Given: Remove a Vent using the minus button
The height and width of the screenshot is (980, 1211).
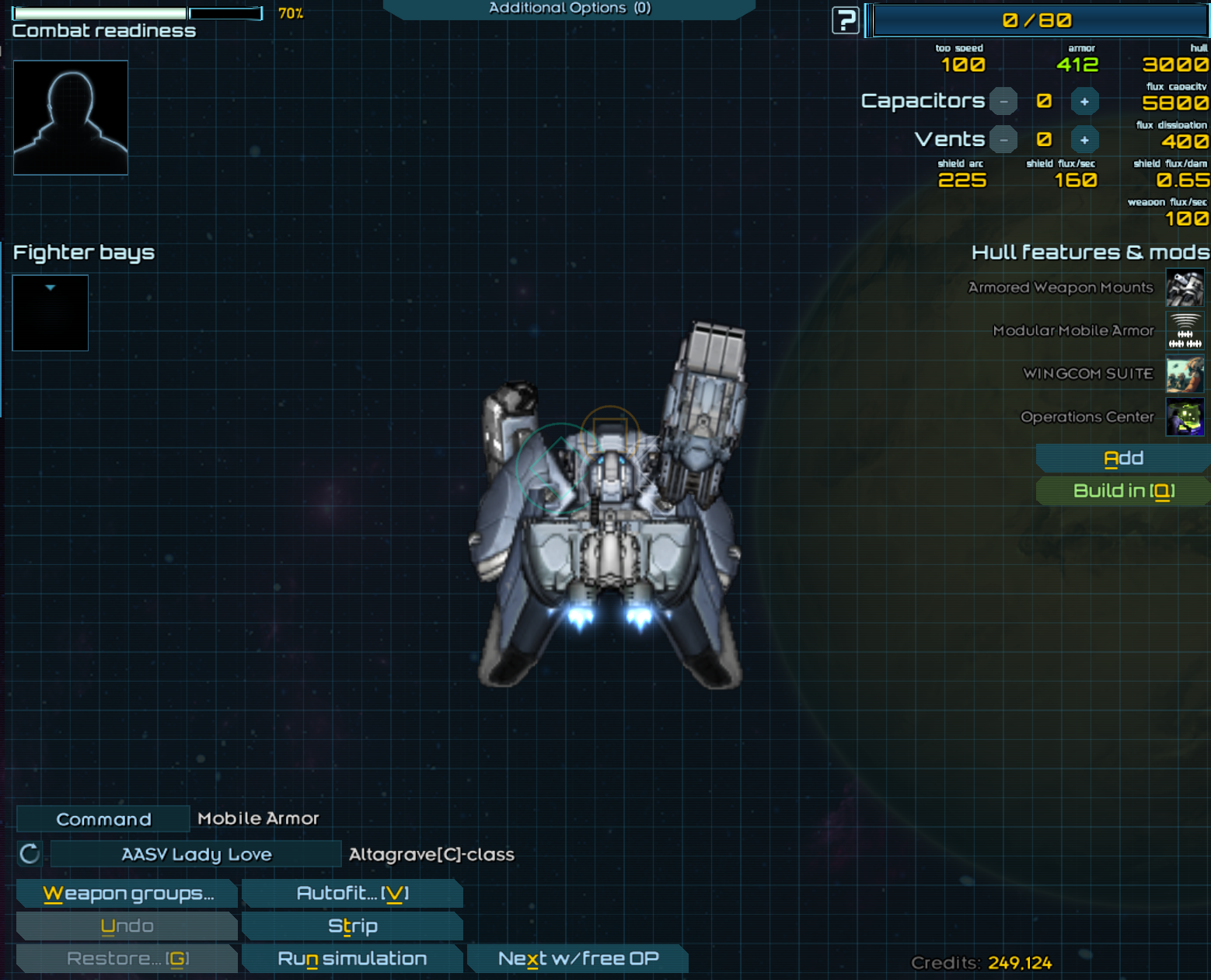Looking at the screenshot, I should pos(1003,140).
